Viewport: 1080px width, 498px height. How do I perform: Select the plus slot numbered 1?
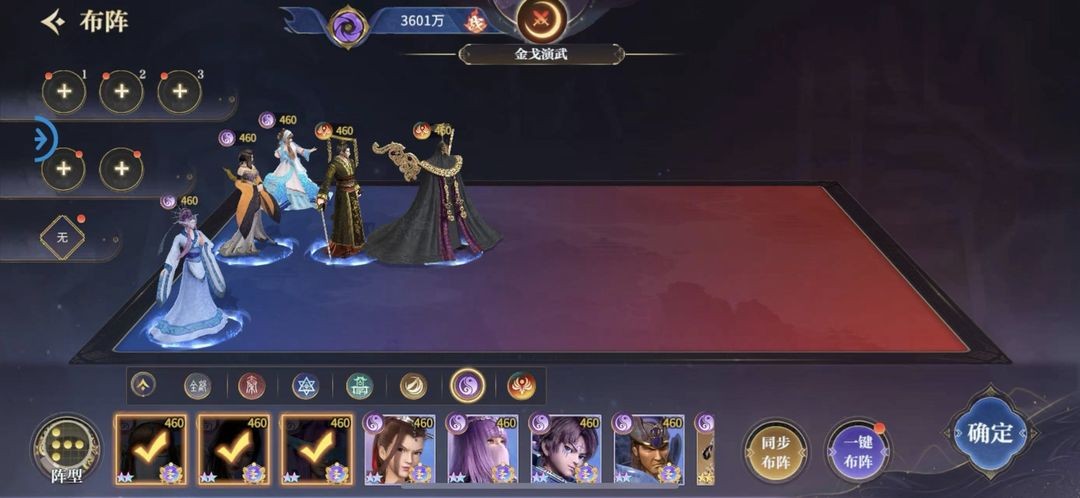pos(63,92)
